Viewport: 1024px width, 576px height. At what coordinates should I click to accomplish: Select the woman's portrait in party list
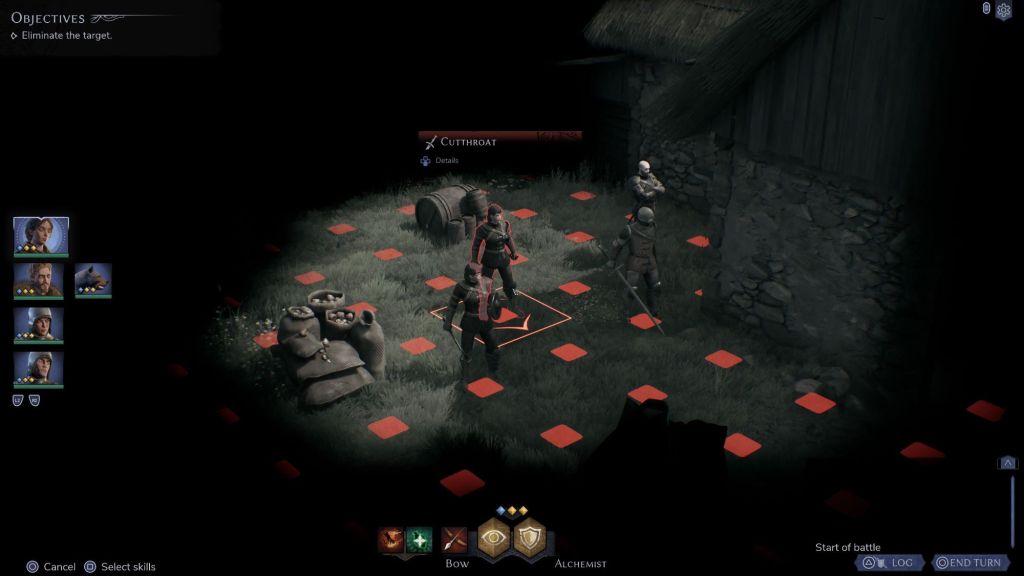pyautogui.click(x=41, y=235)
